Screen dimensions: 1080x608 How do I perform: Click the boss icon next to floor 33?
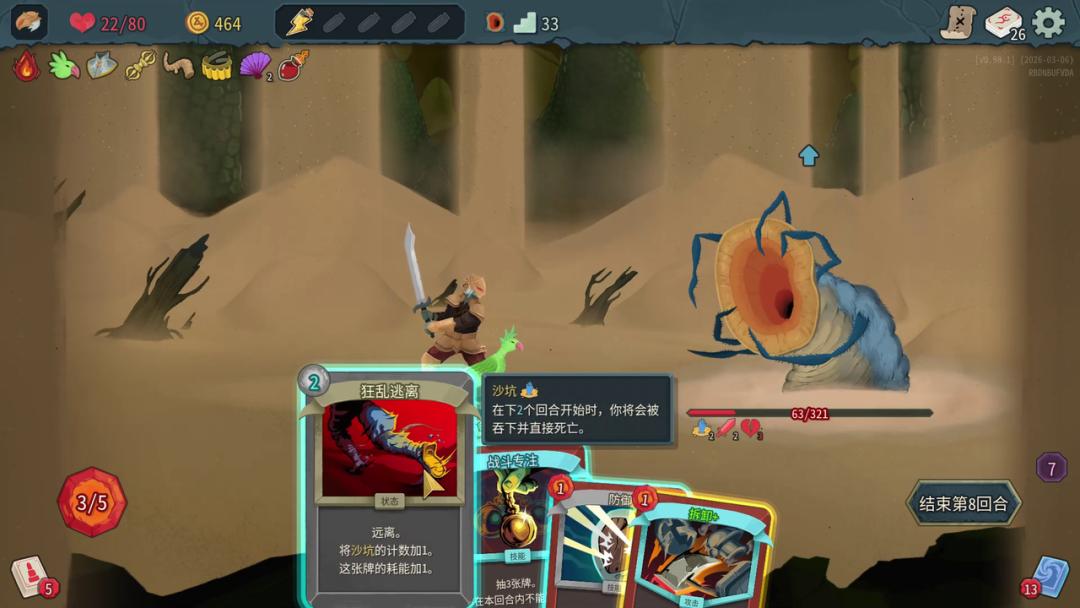point(494,22)
